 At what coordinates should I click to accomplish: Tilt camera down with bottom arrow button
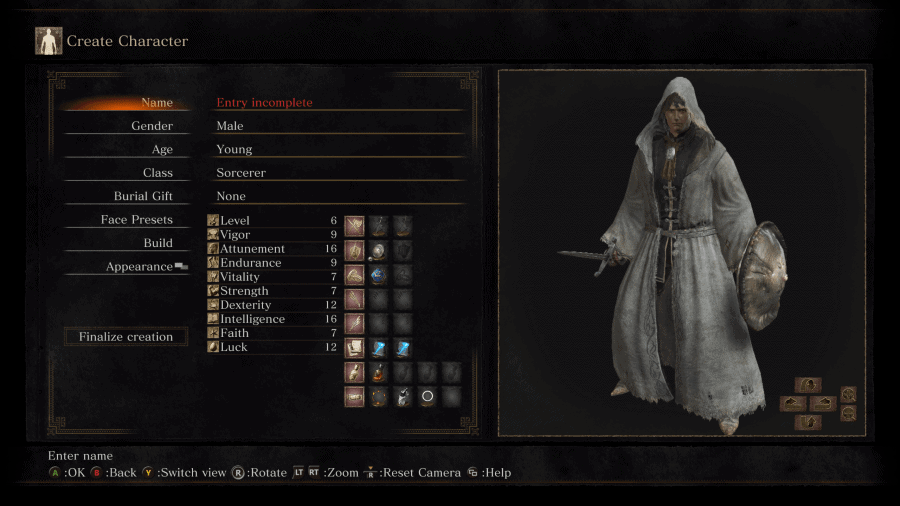coord(808,422)
